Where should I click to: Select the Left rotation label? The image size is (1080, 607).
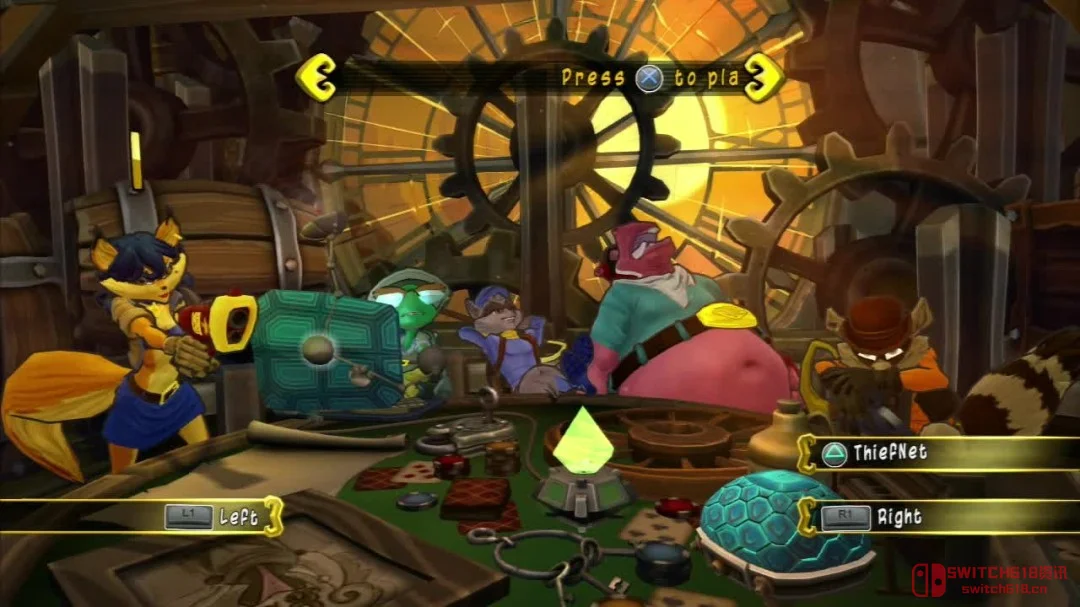click(x=238, y=517)
